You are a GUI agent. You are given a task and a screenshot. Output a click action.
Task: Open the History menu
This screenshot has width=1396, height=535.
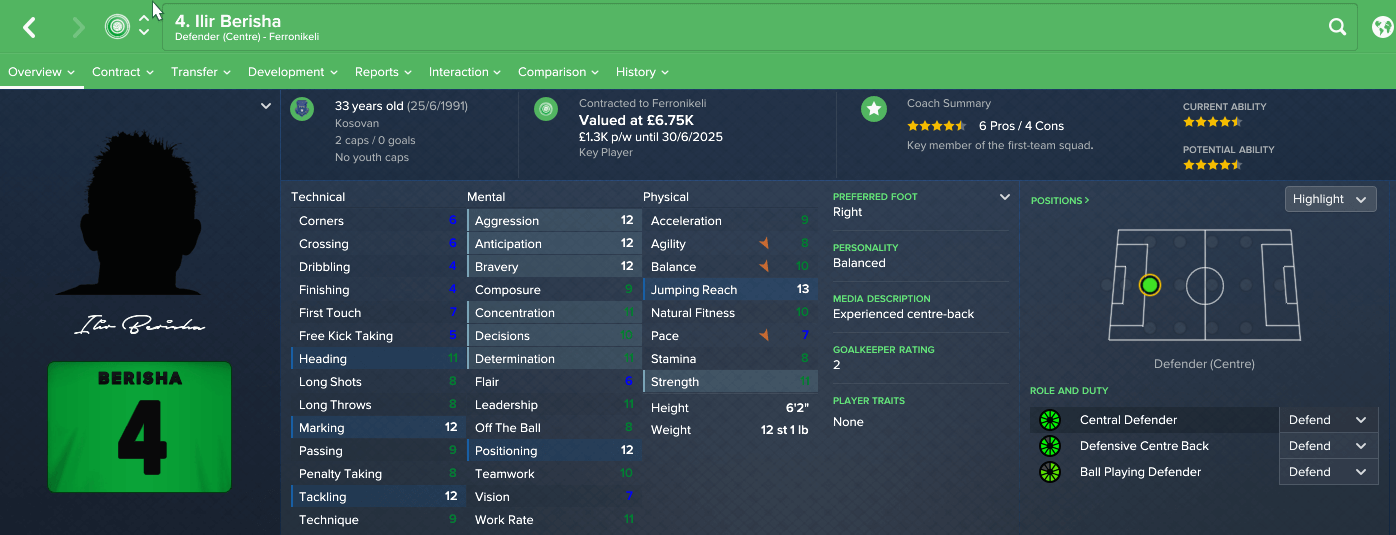642,72
